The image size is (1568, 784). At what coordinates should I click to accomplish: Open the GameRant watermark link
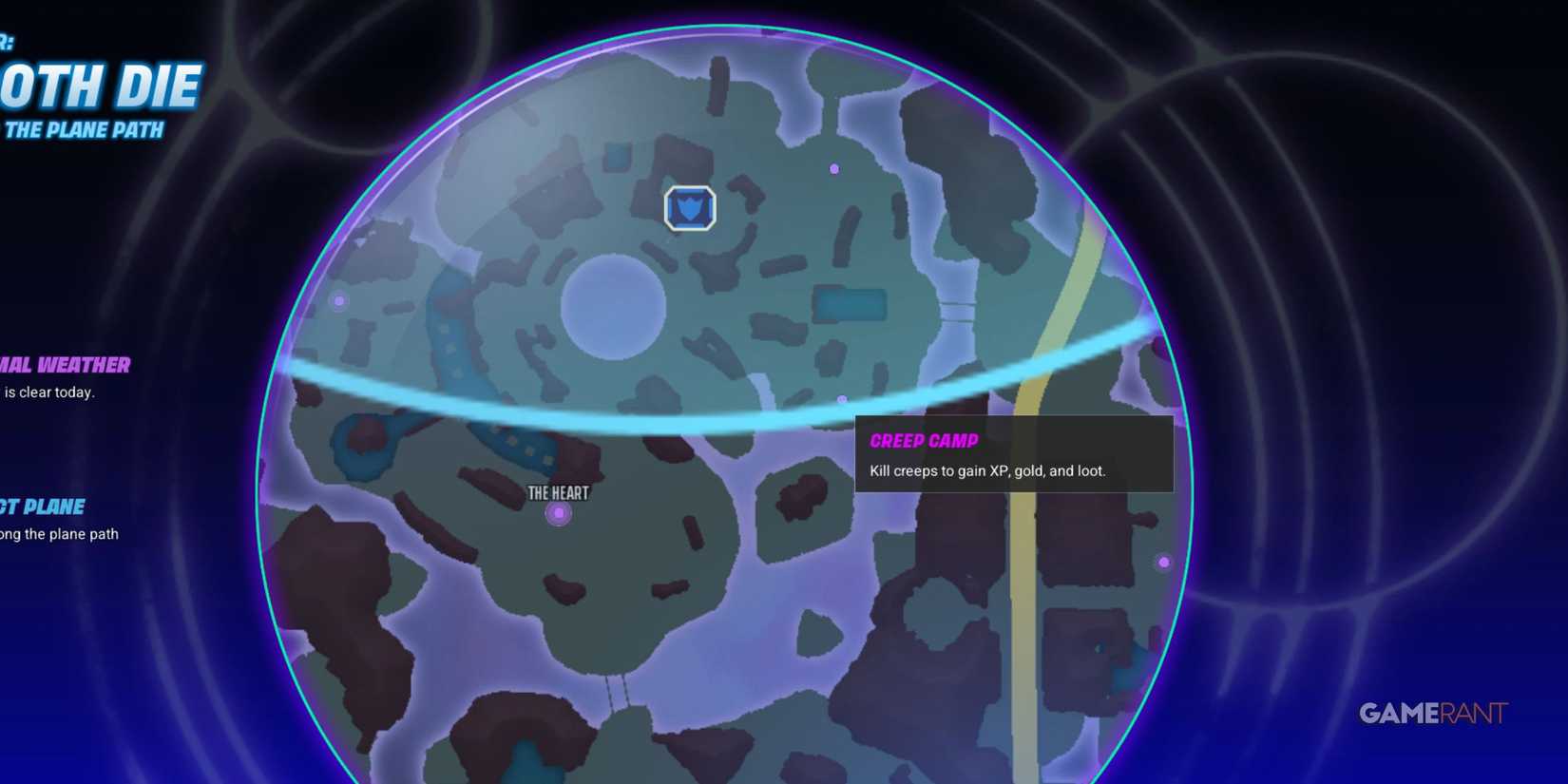point(1435,712)
